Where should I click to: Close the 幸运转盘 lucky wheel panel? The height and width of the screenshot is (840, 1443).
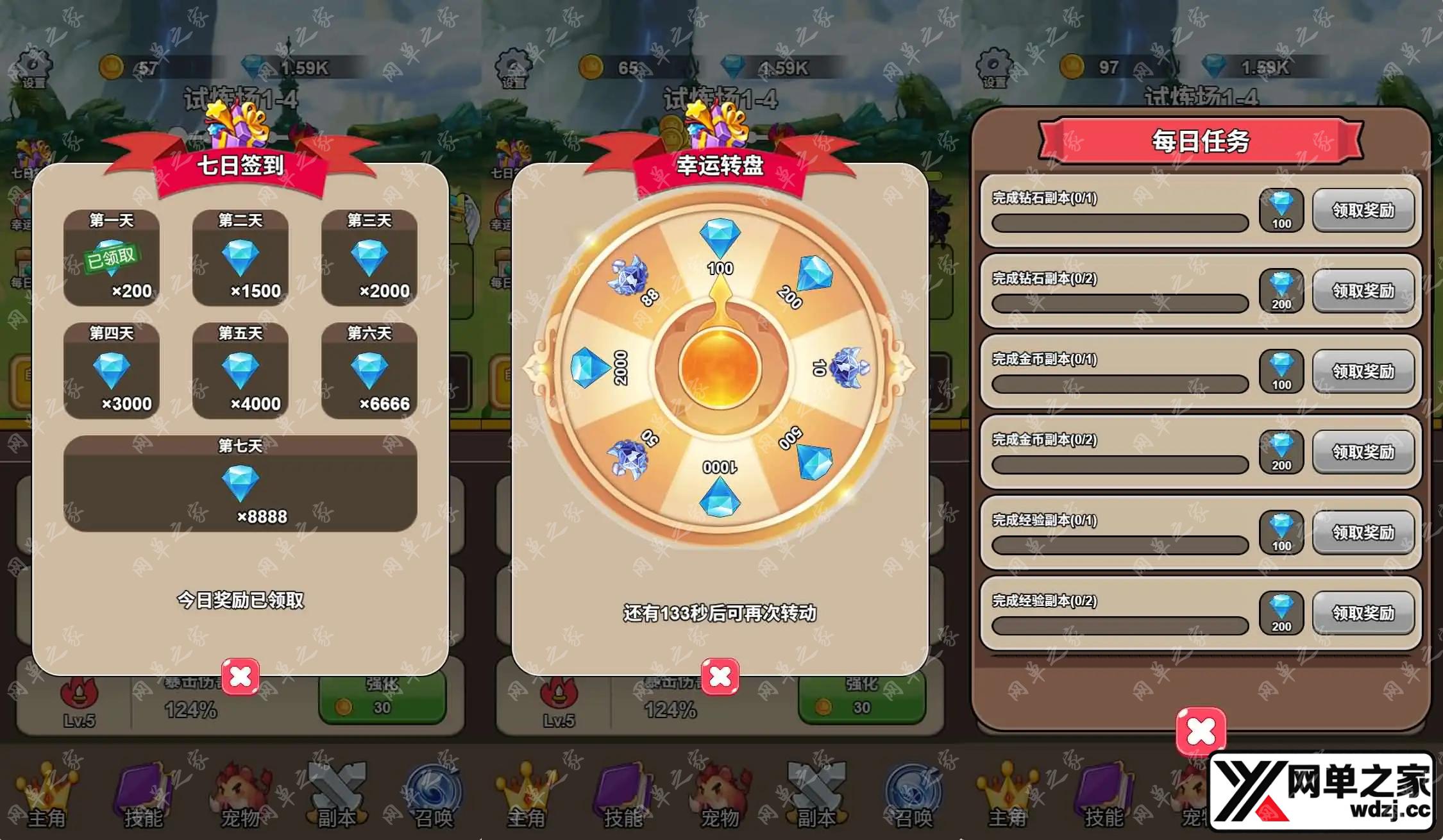coord(720,676)
